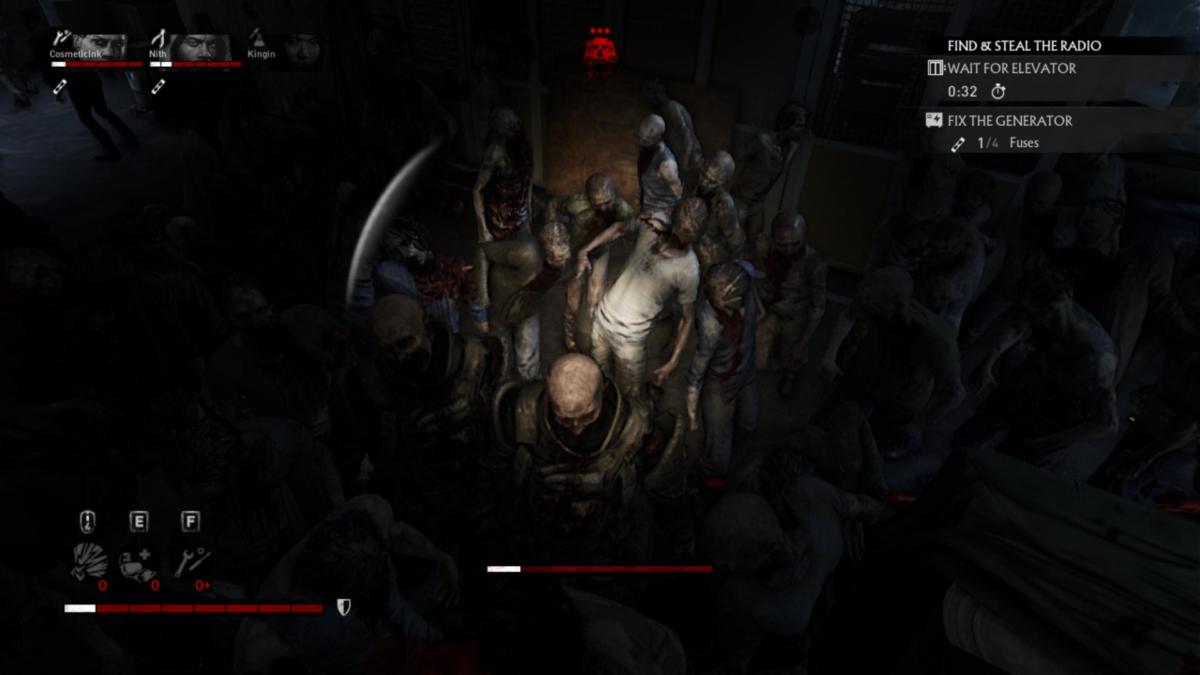The width and height of the screenshot is (1200, 675).
Task: Select Kingin's teammate portrait
Action: [301, 47]
